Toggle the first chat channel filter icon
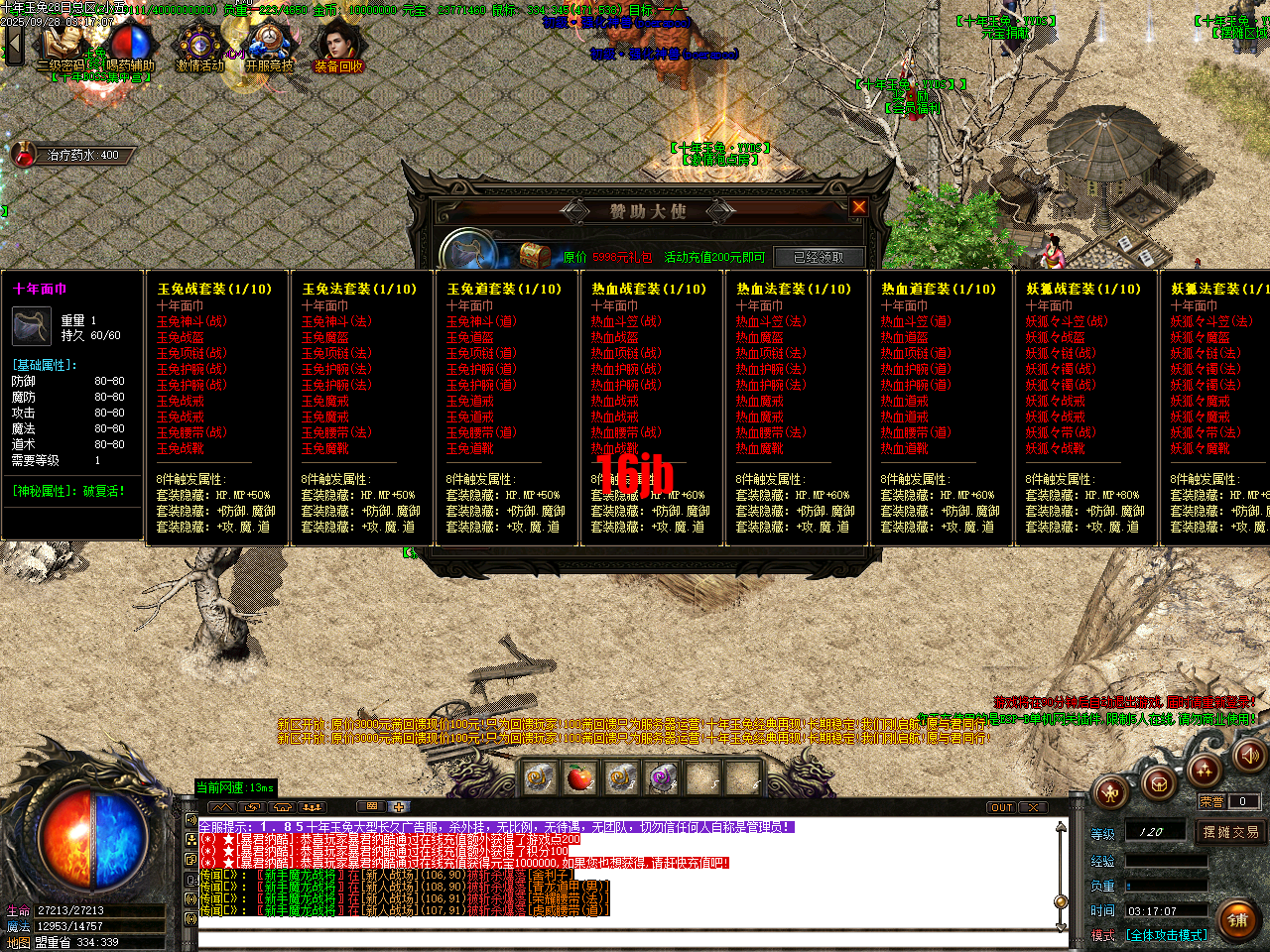Viewport: 1270px width, 952px height. tap(222, 807)
